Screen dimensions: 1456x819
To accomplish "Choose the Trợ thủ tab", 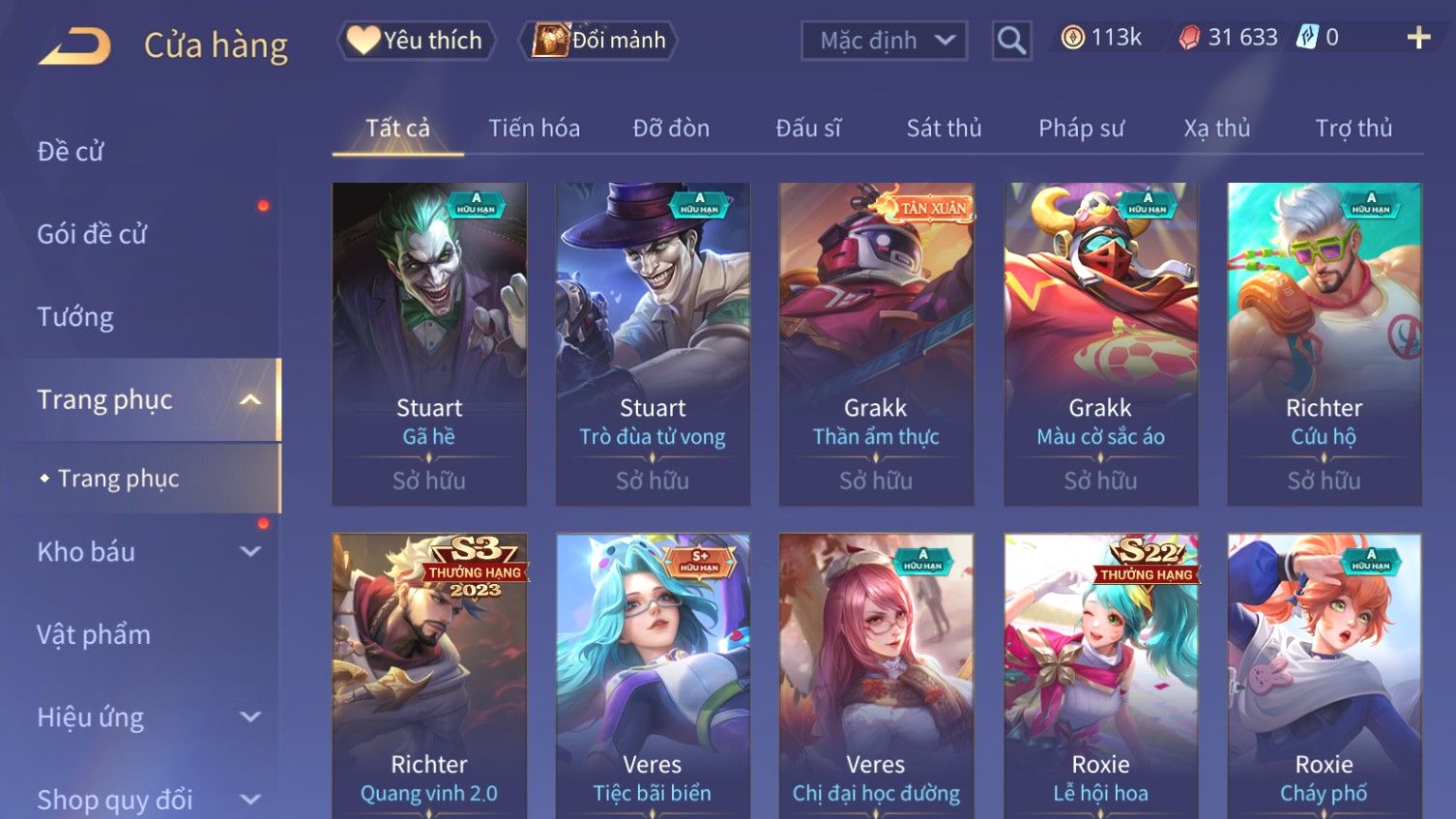I will tap(1353, 129).
